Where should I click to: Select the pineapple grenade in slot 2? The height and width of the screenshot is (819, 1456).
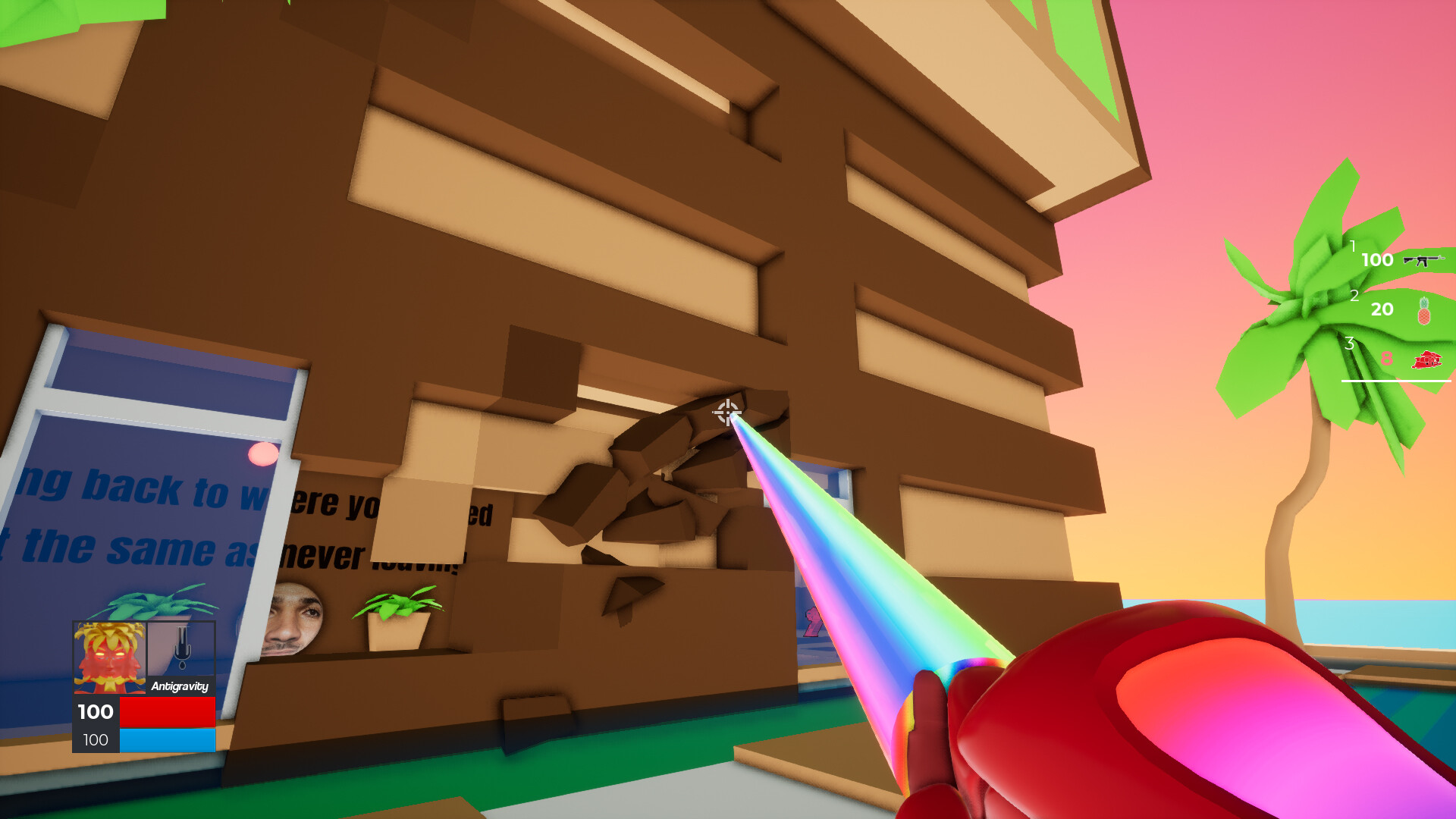tap(1425, 309)
